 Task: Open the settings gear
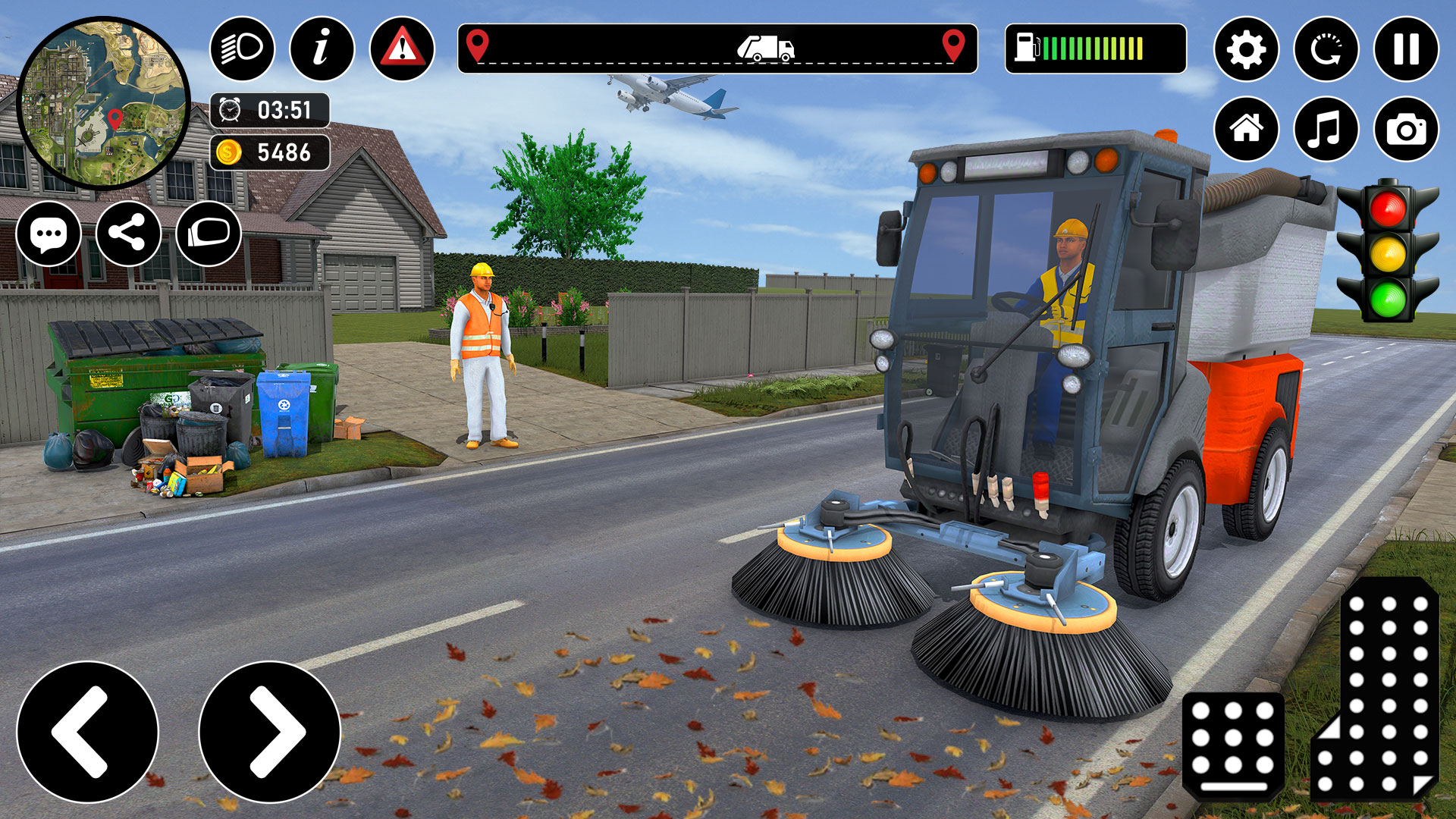(x=1249, y=50)
